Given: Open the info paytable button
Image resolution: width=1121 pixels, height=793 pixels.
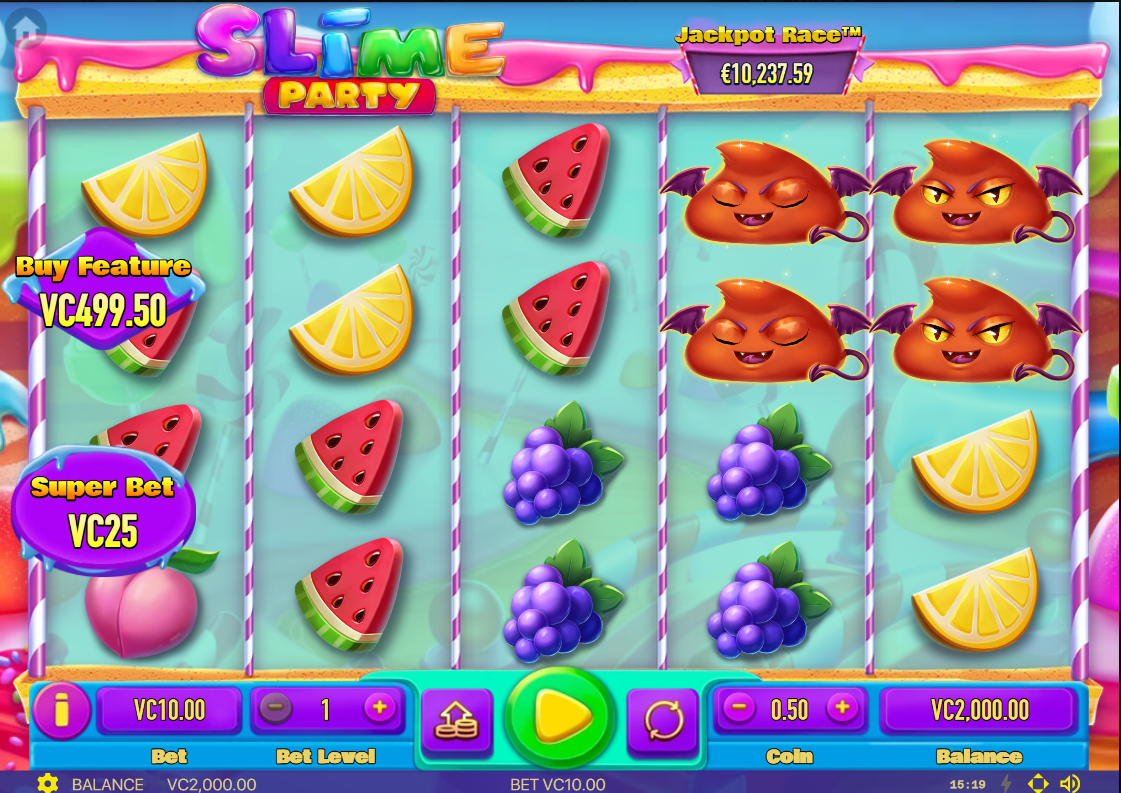Looking at the screenshot, I should (61, 711).
